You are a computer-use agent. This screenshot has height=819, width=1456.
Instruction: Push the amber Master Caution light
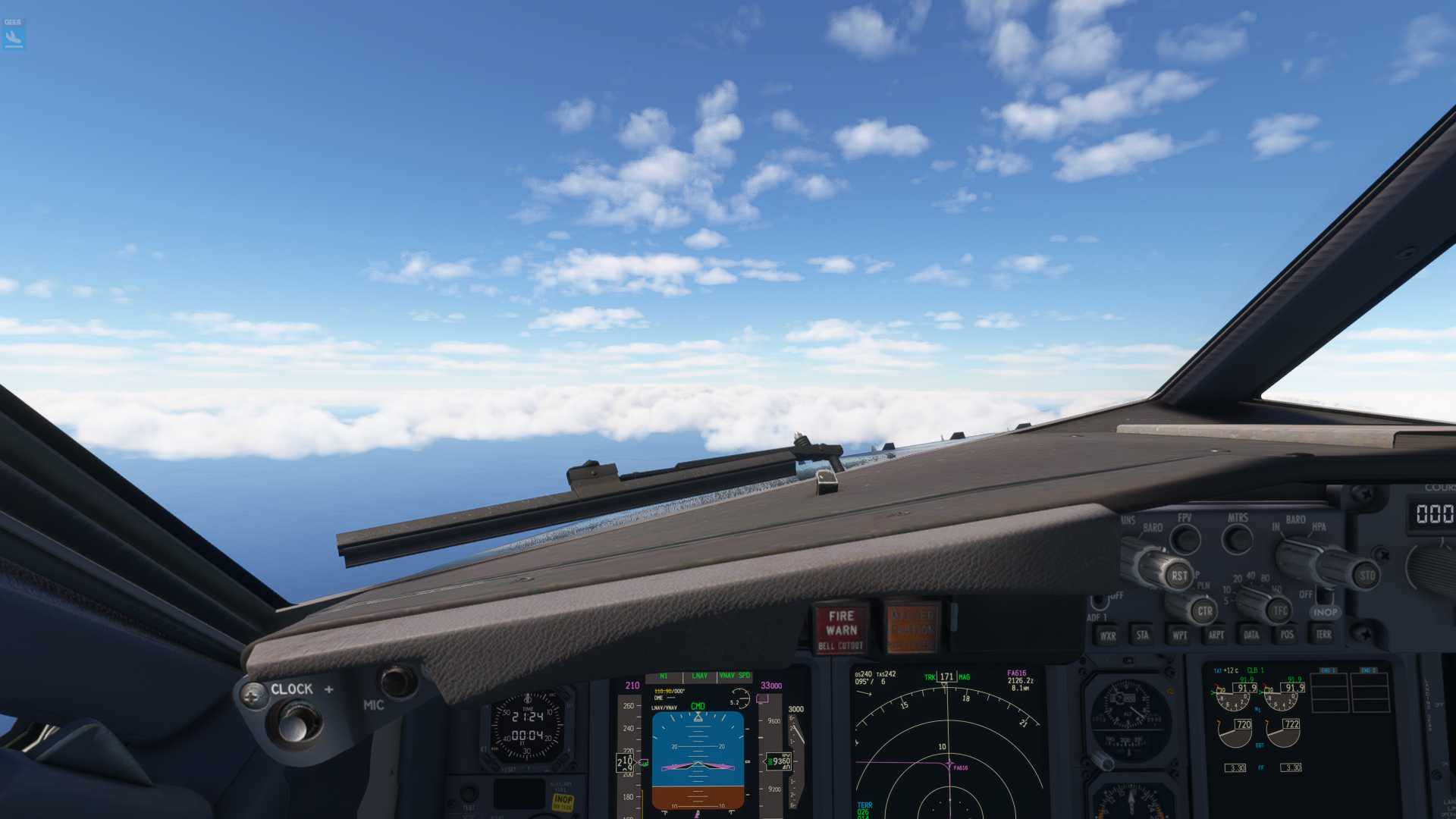912,628
